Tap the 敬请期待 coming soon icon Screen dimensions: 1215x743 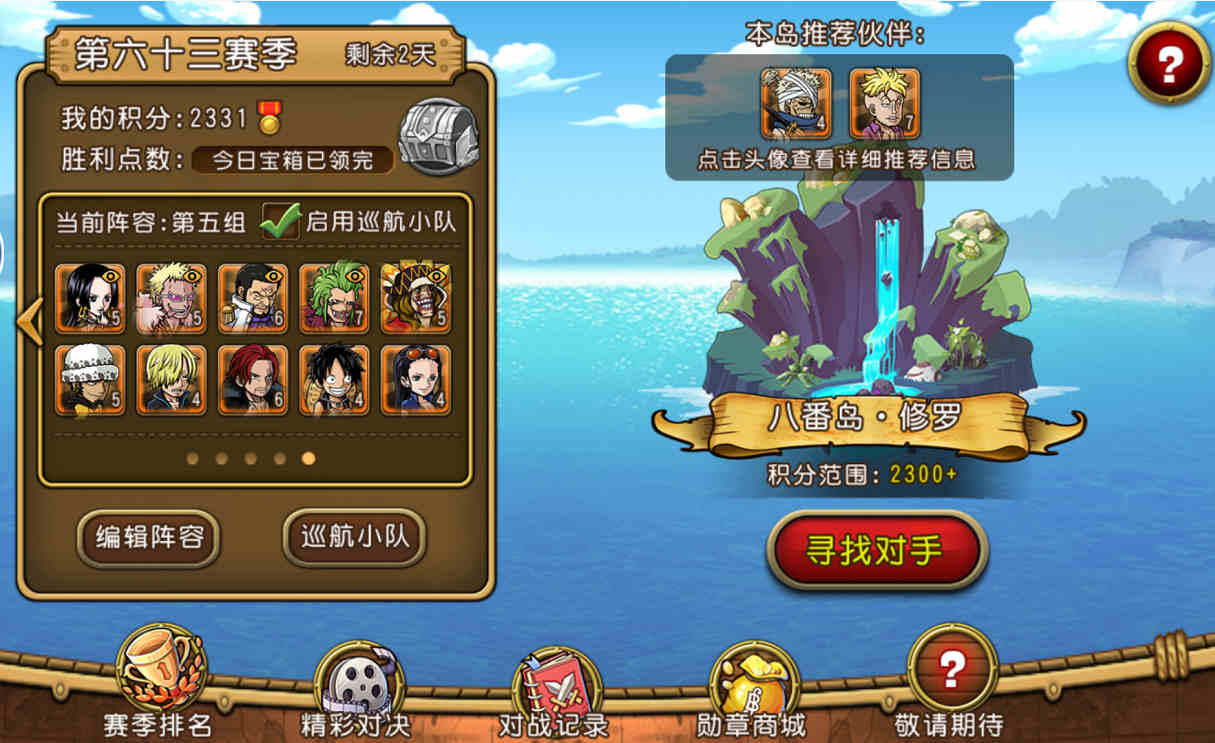[951, 669]
